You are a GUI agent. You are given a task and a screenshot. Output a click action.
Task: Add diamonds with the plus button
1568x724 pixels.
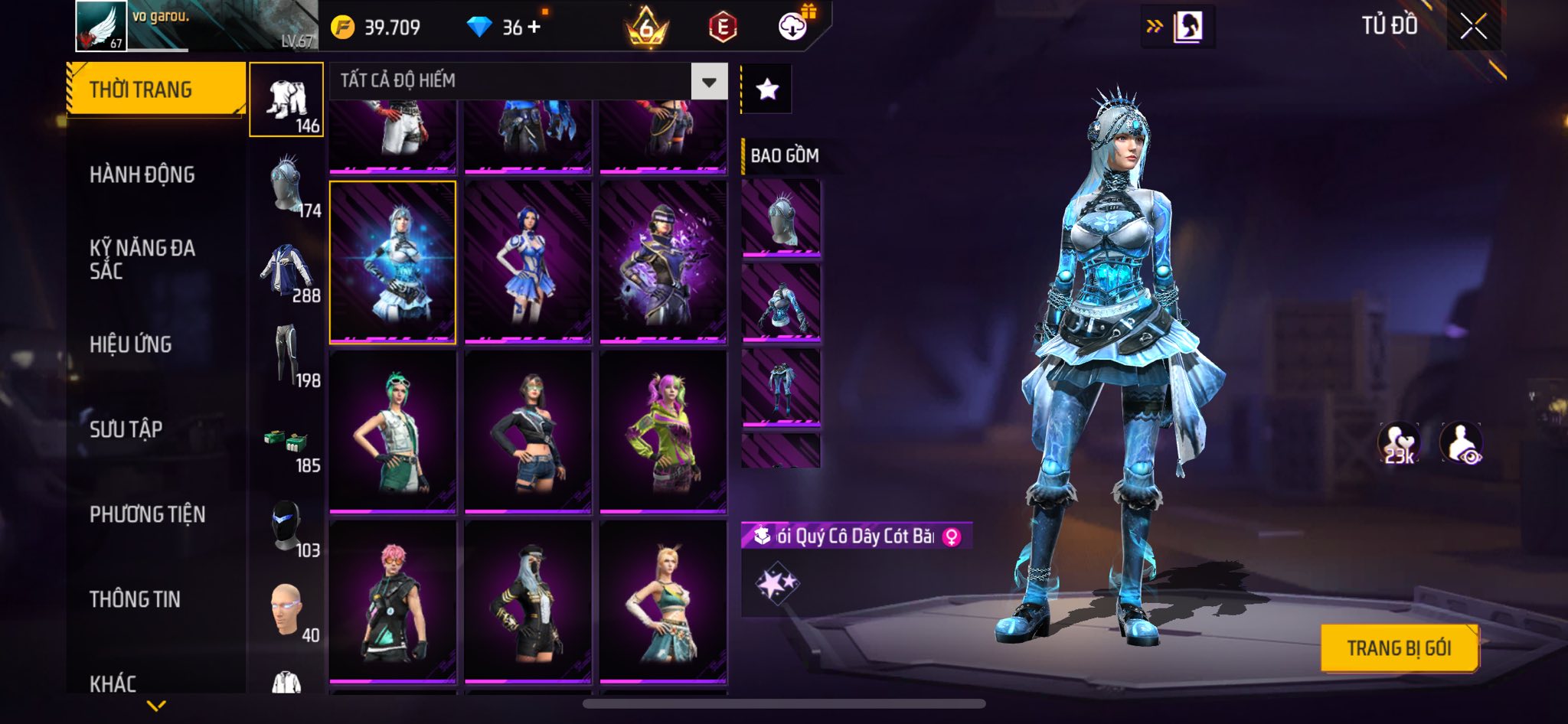coord(534,27)
